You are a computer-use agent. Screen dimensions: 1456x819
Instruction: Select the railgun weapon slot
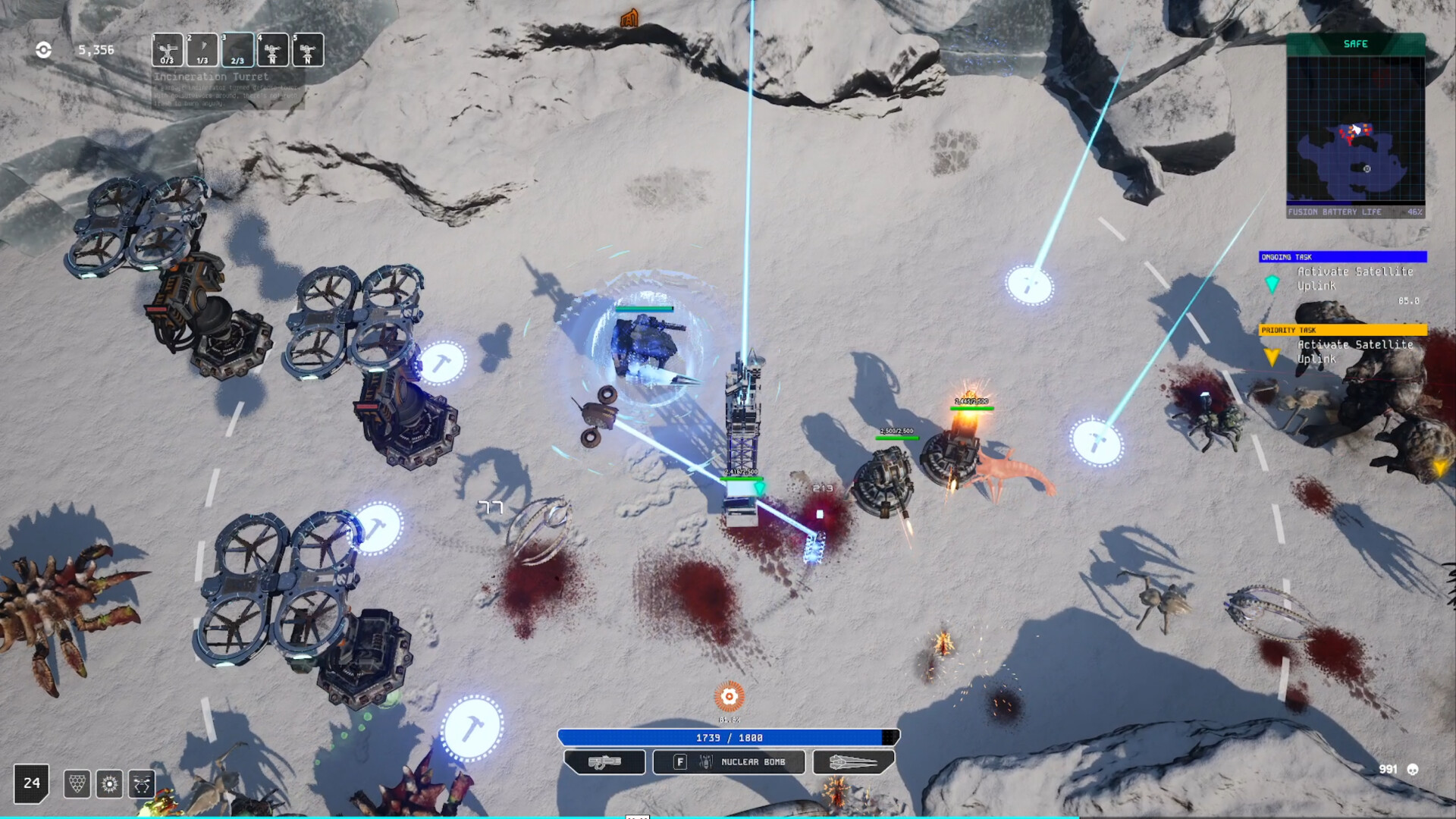click(x=852, y=762)
